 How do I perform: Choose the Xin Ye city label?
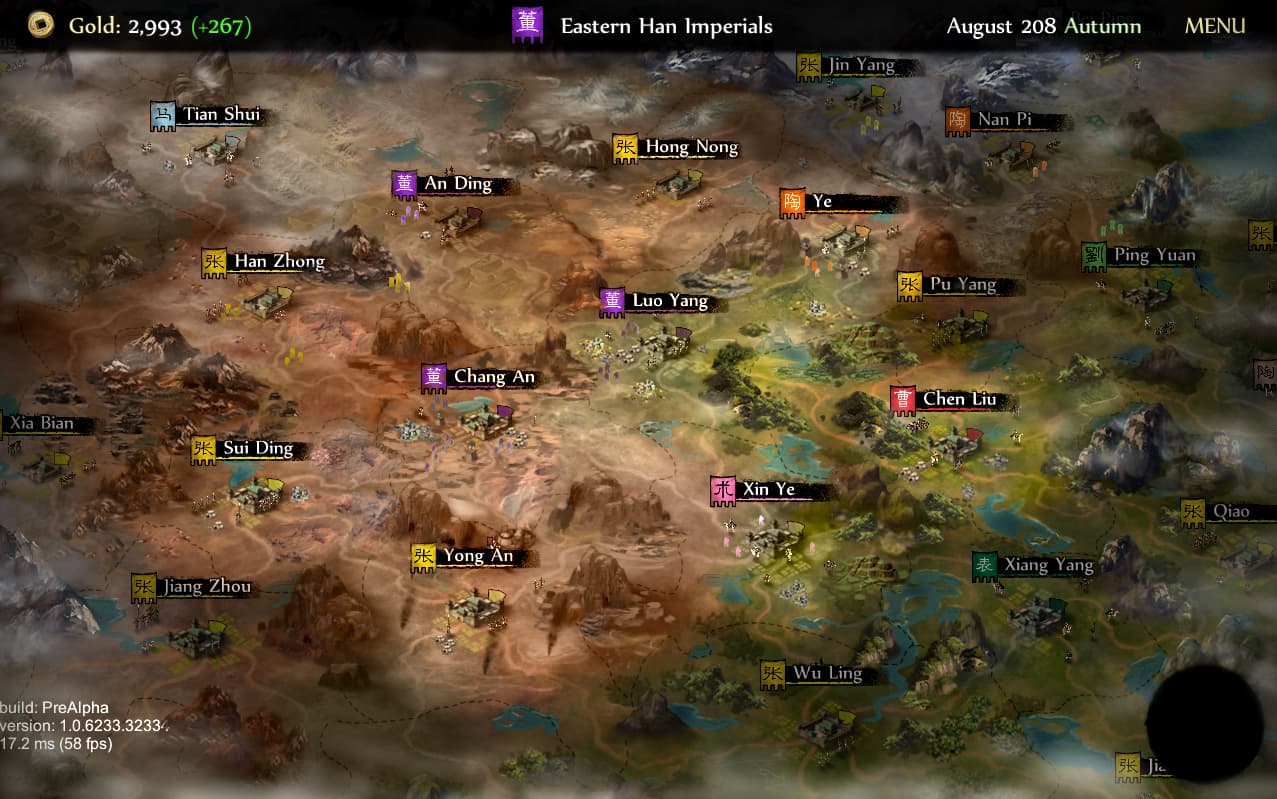tap(768, 490)
